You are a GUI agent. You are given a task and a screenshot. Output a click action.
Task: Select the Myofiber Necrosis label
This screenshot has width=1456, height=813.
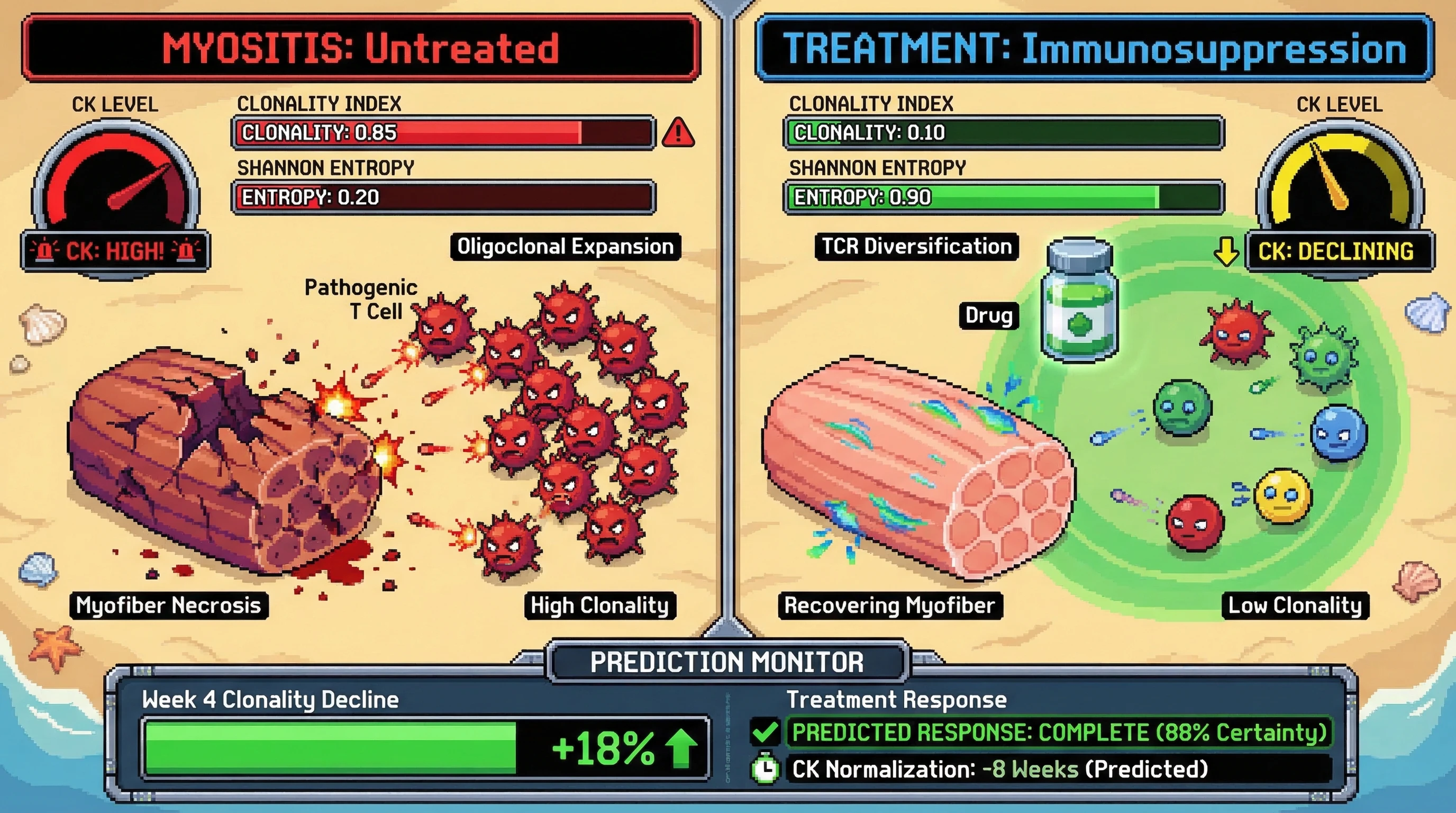click(x=168, y=606)
